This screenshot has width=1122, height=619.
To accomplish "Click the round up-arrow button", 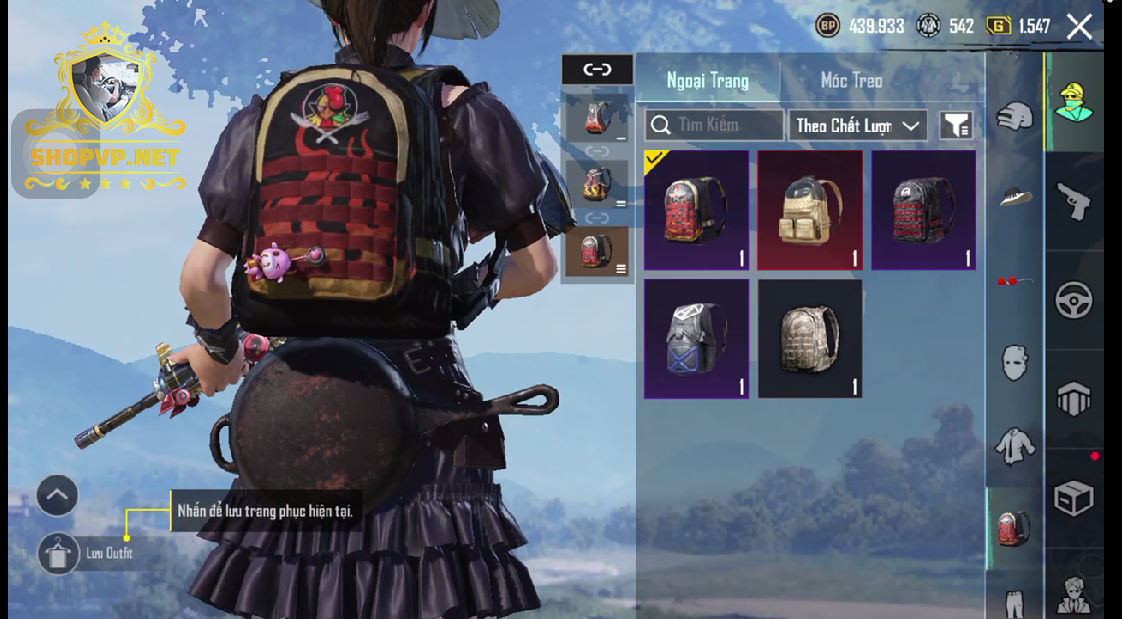I will (x=57, y=495).
